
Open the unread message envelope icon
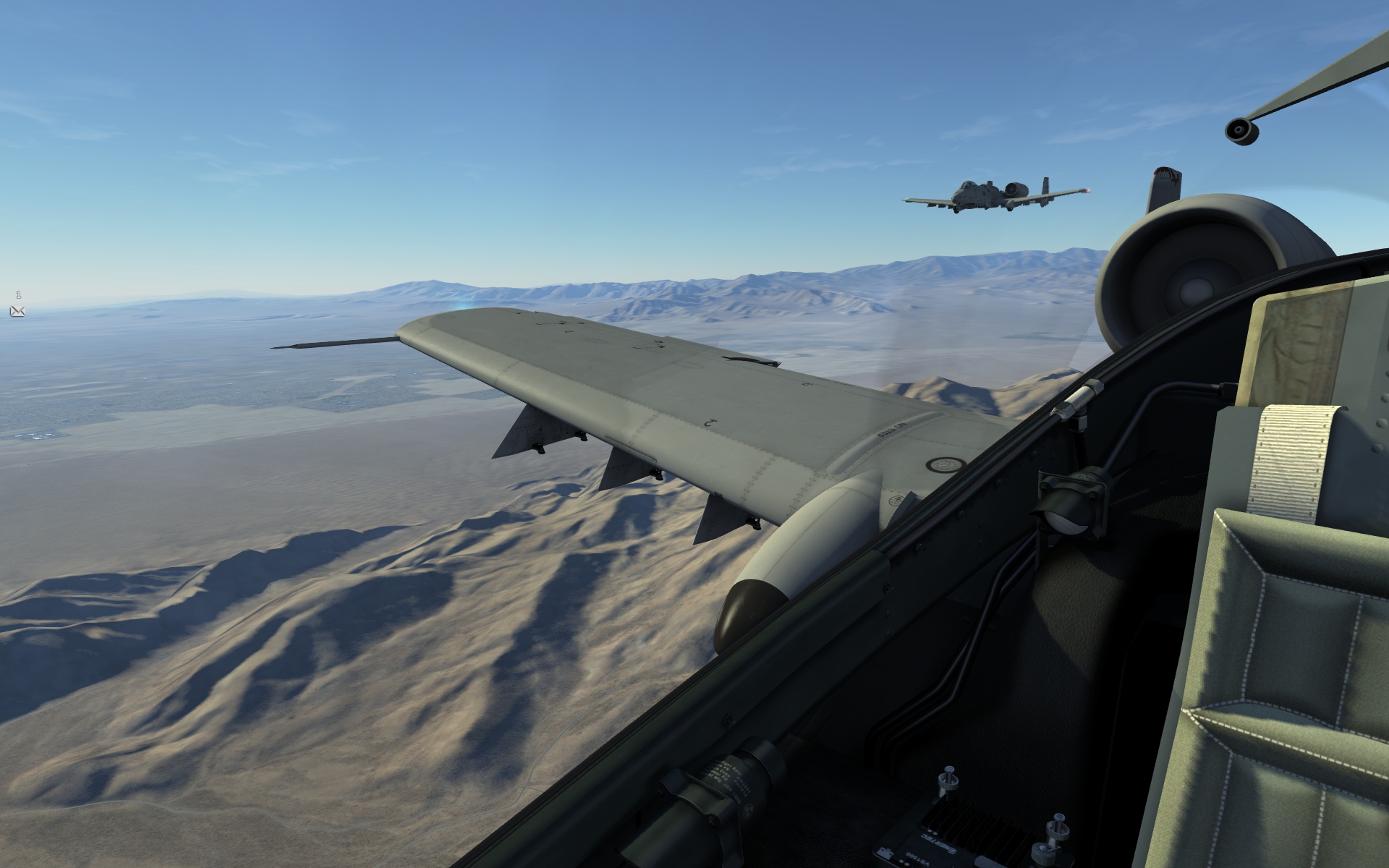17,311
